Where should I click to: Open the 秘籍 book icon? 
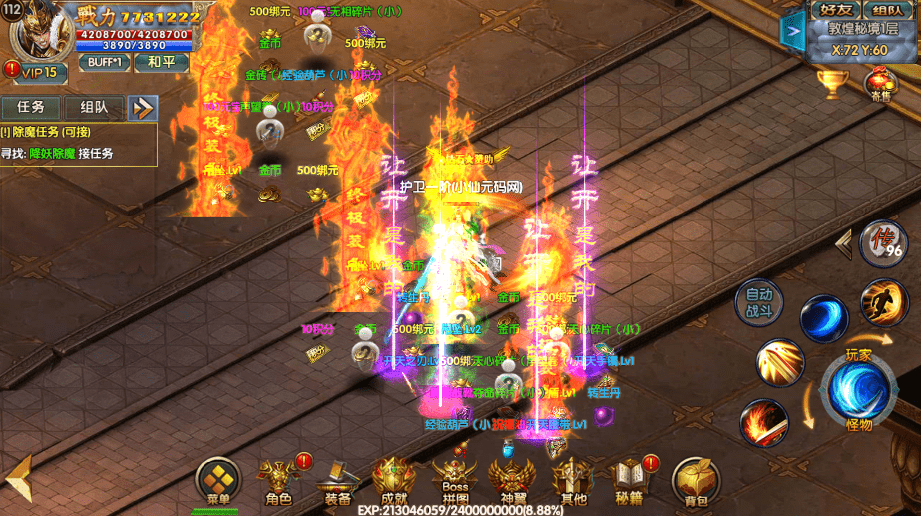[630, 482]
